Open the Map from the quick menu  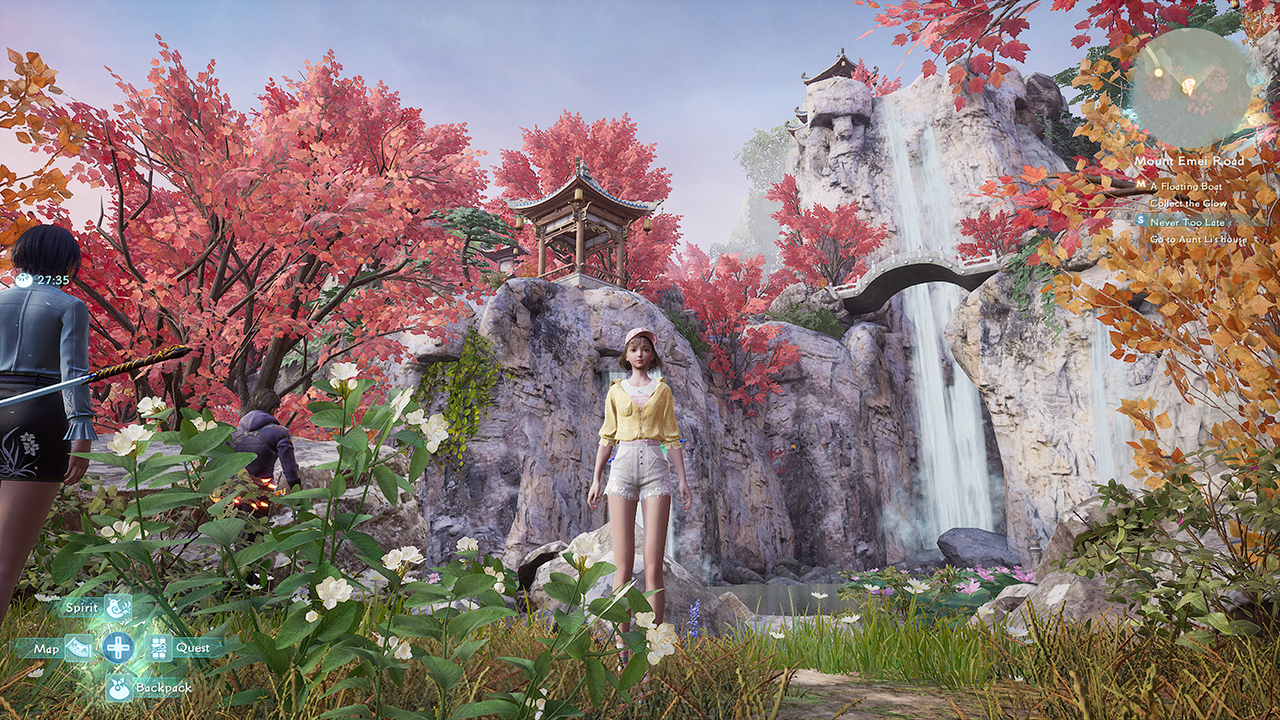pos(77,648)
